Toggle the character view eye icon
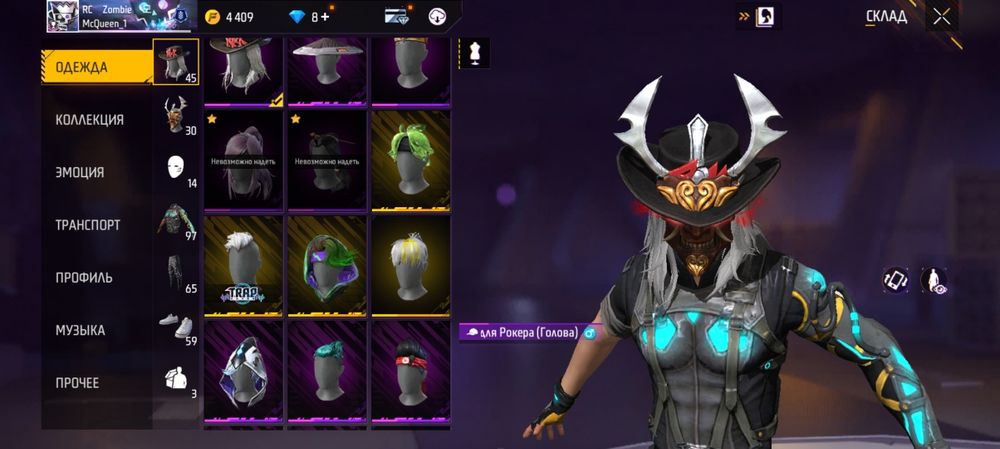 [935, 281]
